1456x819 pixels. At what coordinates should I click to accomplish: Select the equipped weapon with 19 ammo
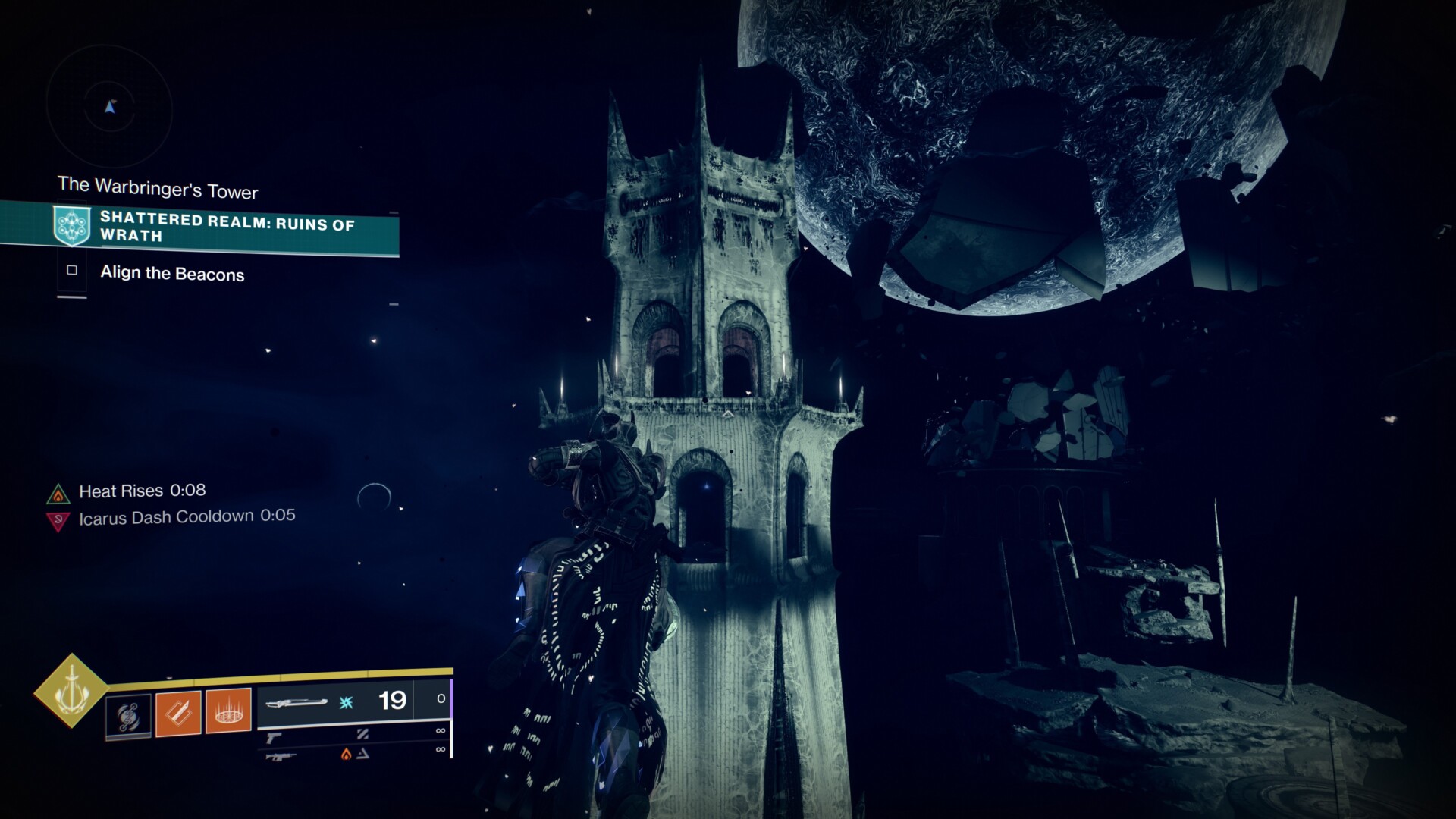[x=353, y=701]
